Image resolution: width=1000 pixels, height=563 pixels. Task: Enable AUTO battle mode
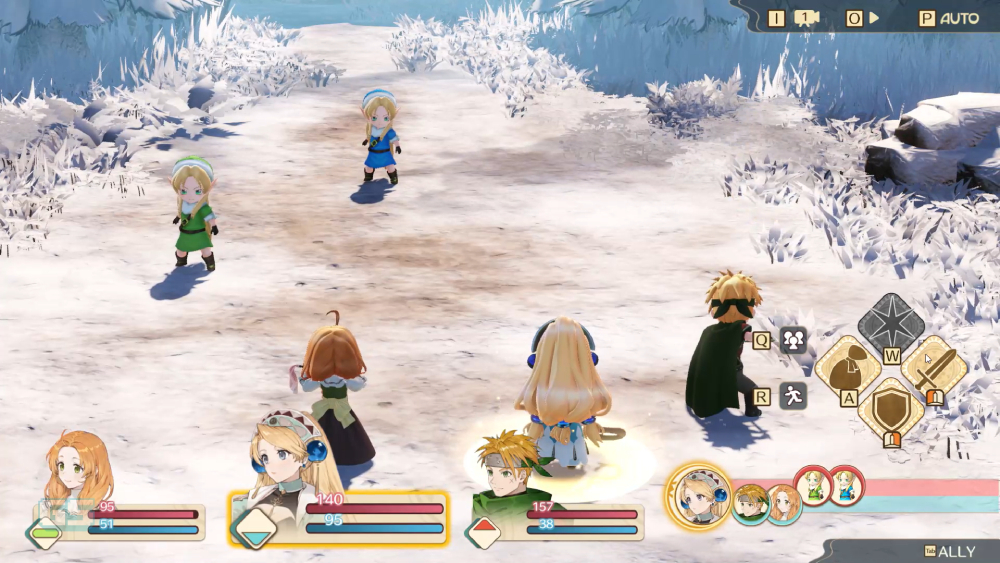[959, 18]
